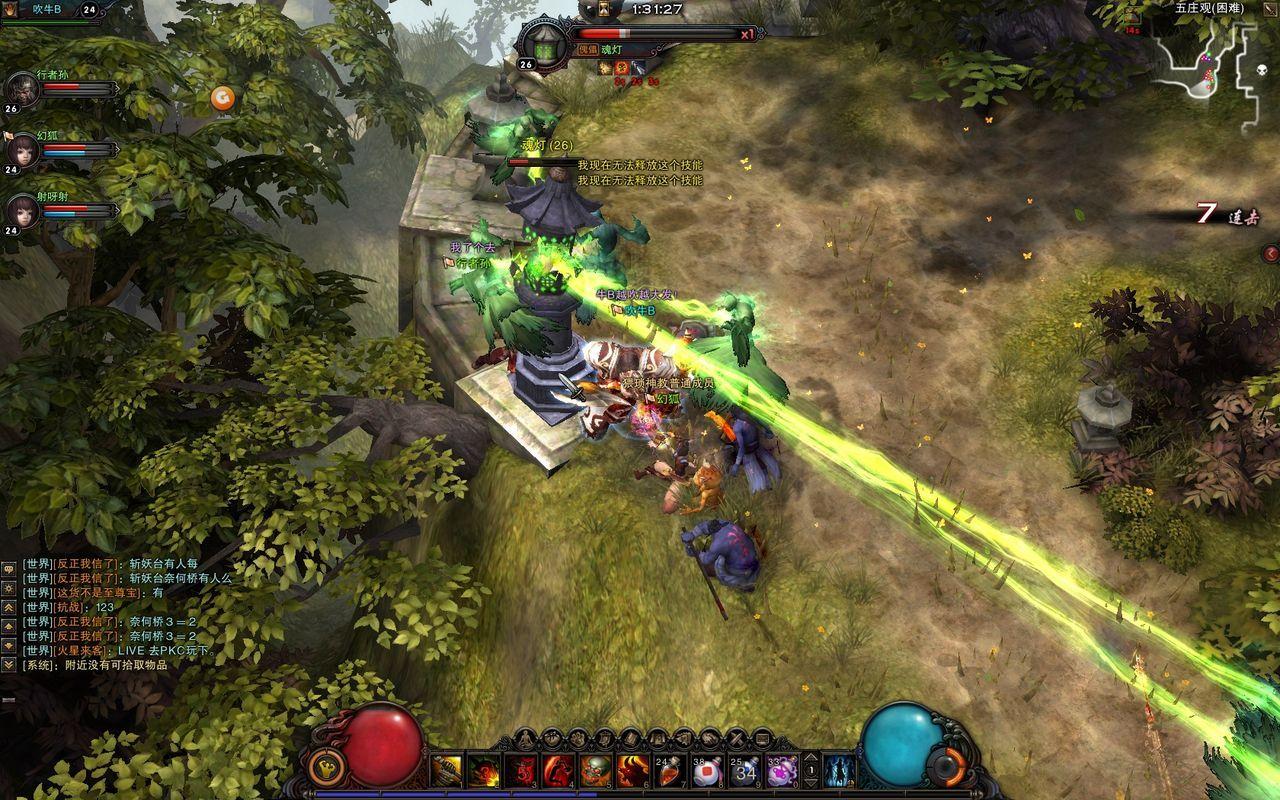Click the orange swirl buff icon
This screenshot has width=1280, height=800.
(222, 97)
